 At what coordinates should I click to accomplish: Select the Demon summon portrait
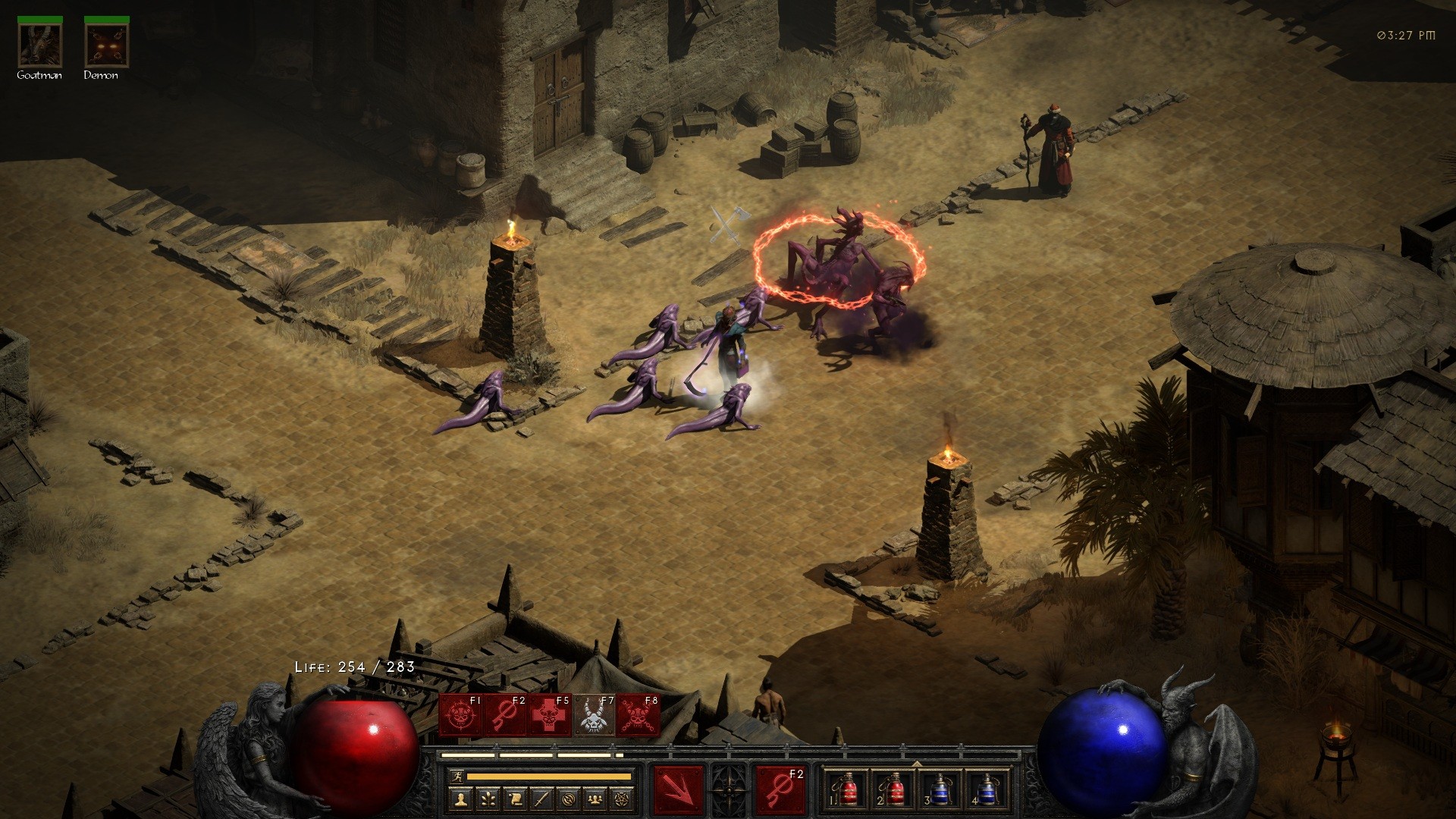click(x=107, y=44)
